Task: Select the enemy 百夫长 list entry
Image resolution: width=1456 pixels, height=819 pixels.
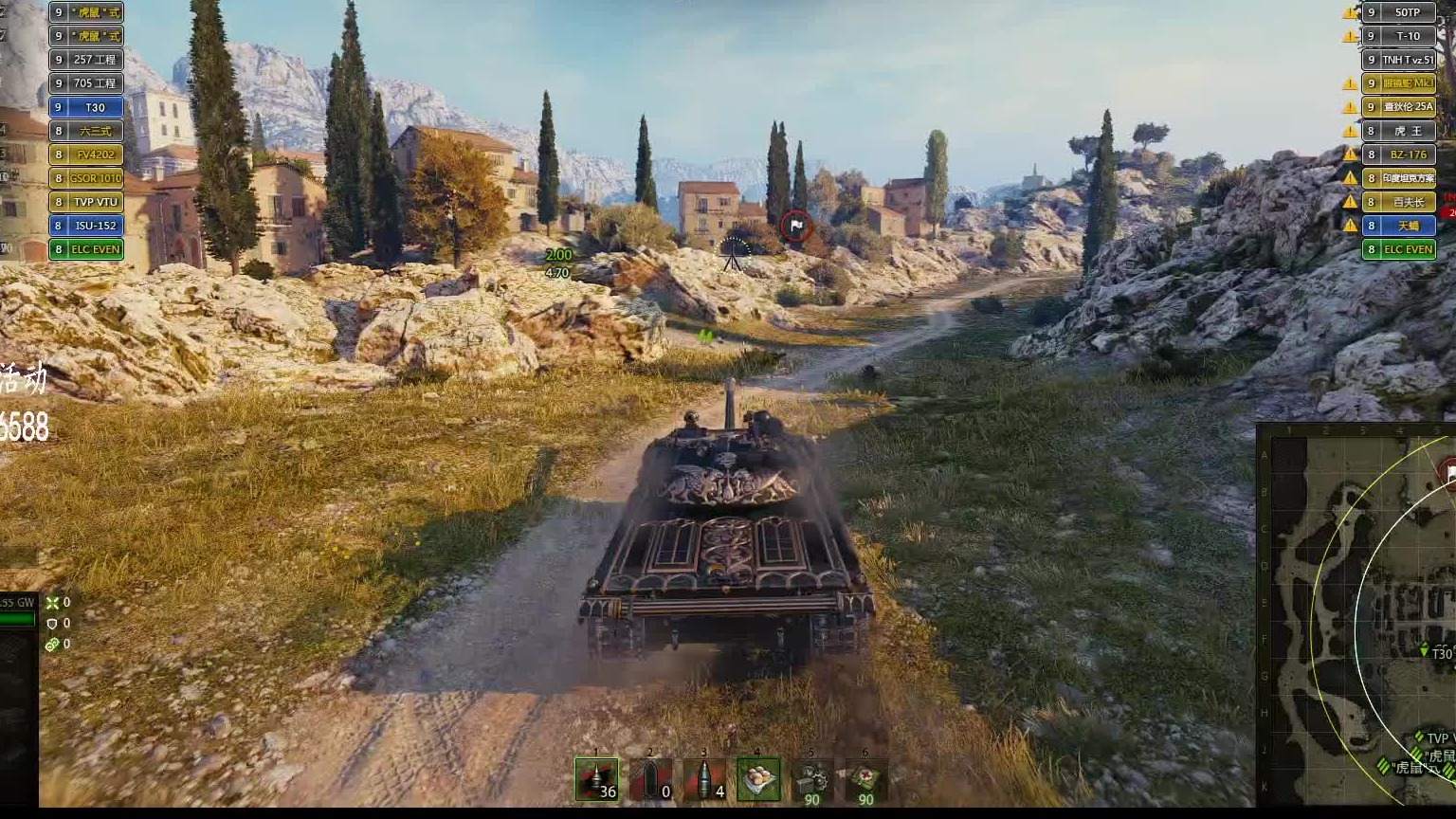Action: pos(1399,202)
